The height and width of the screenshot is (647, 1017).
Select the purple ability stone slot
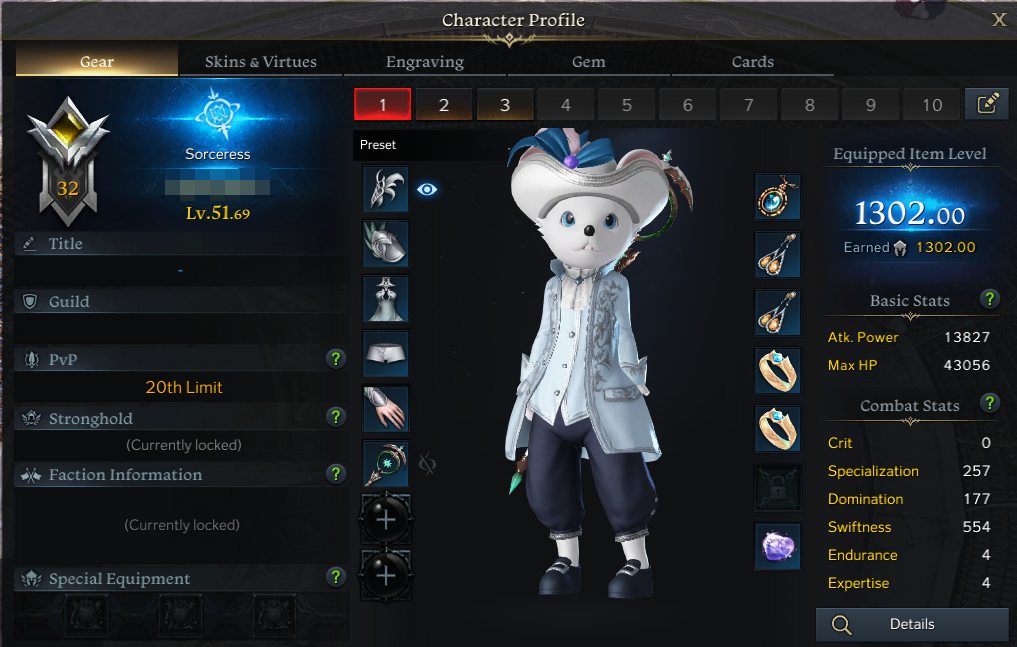(777, 545)
